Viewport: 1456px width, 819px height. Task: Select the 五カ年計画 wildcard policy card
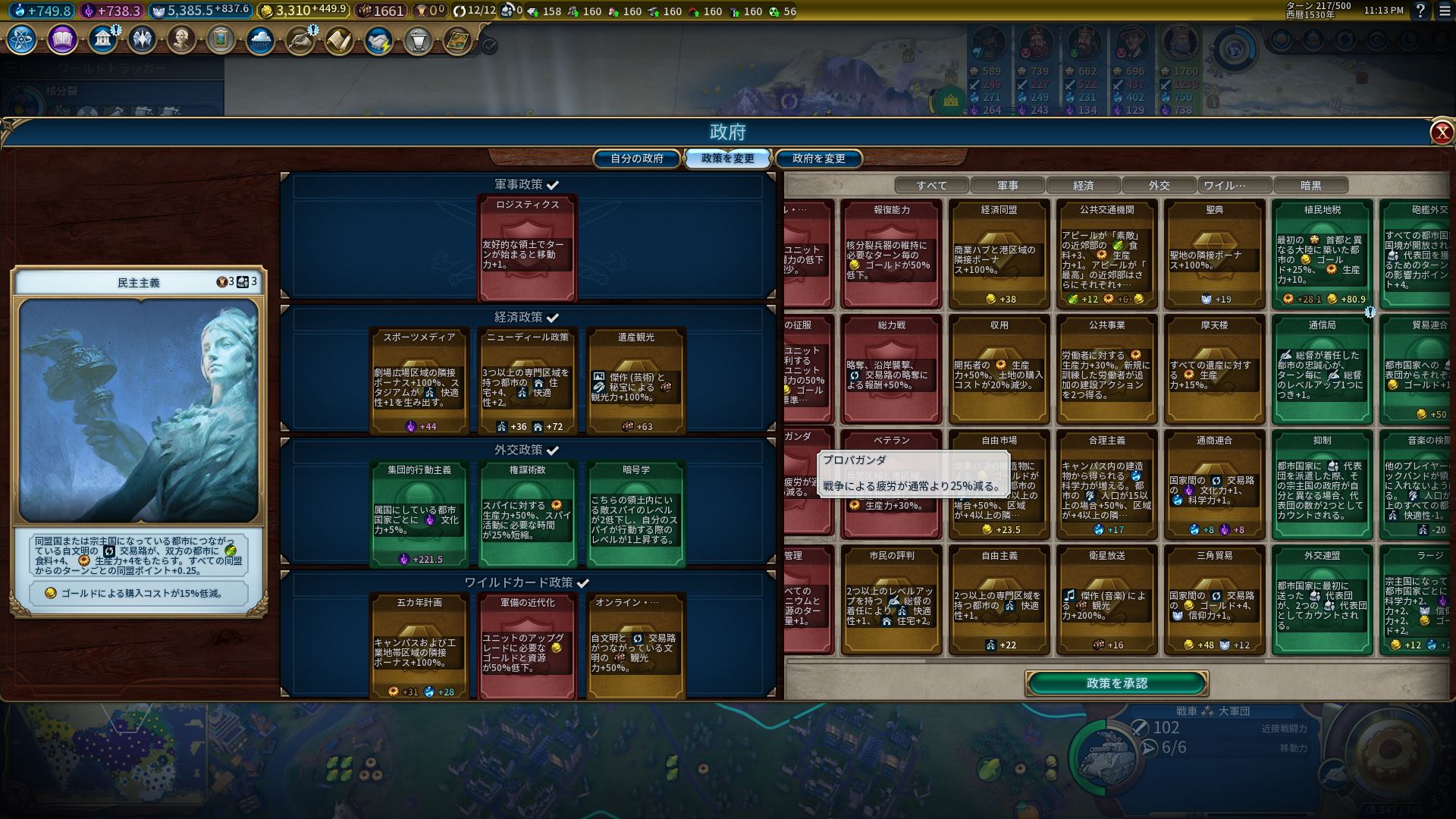[x=419, y=645]
